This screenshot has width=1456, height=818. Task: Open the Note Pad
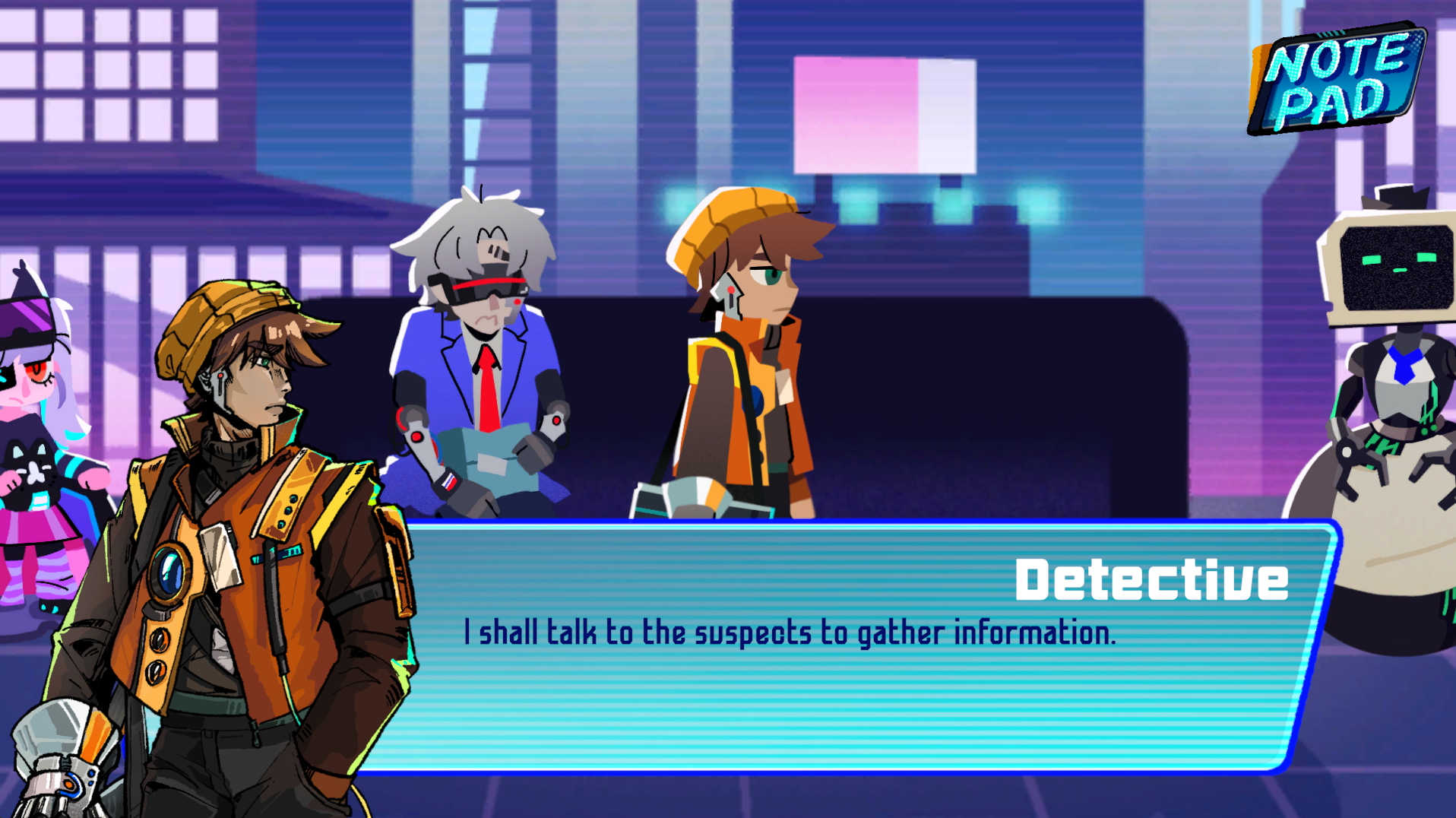[1338, 79]
